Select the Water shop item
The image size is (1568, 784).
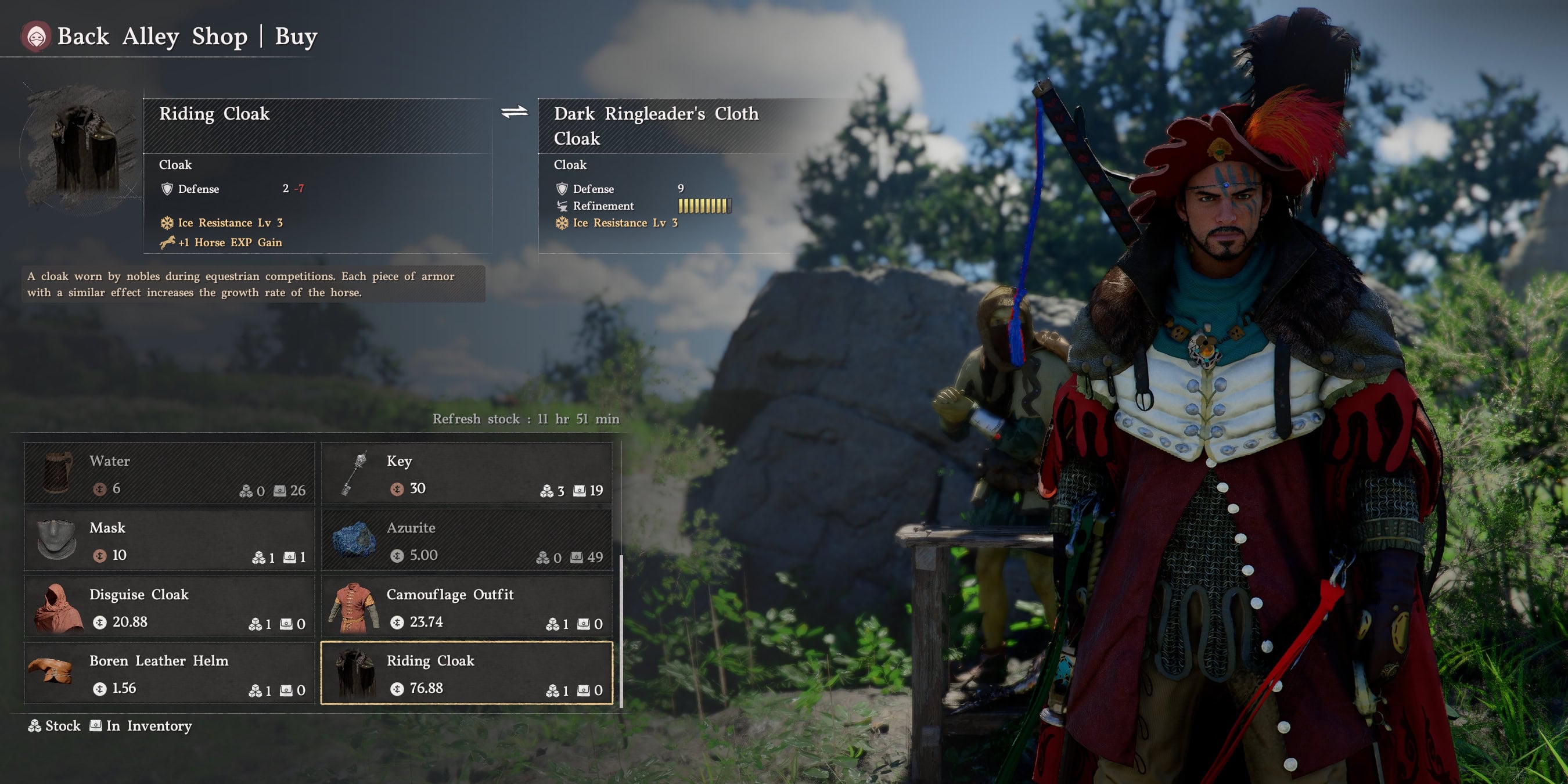point(169,473)
